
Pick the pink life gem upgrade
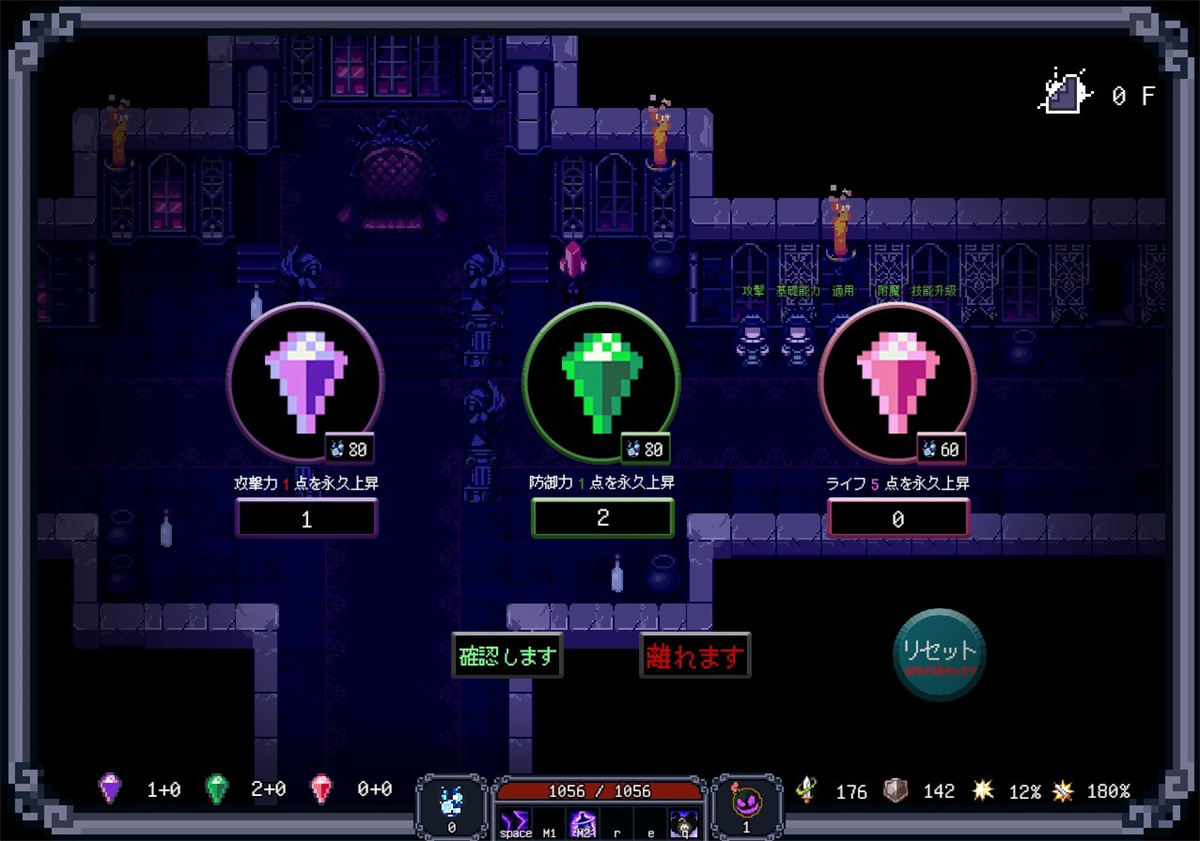897,382
